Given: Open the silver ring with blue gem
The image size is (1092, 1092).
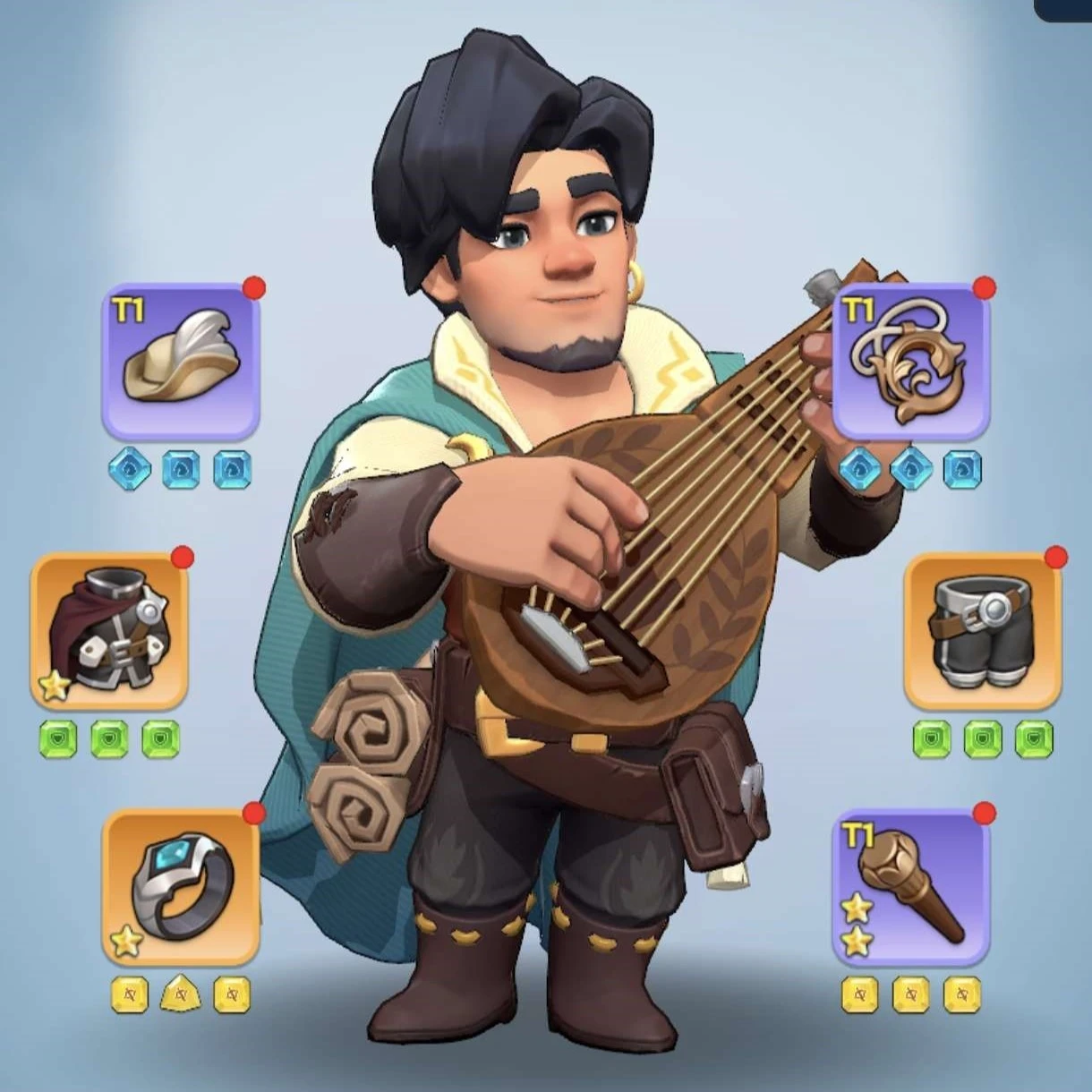Looking at the screenshot, I should tap(181, 887).
